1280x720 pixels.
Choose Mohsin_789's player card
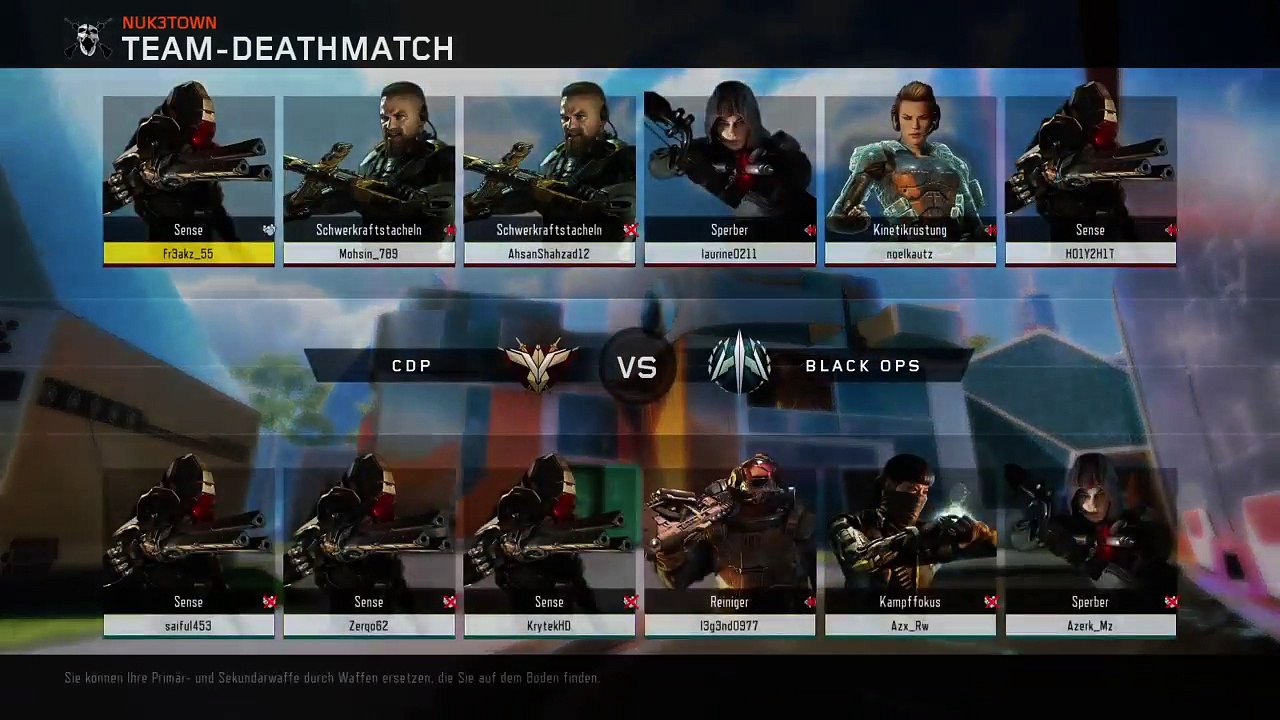coord(369,180)
